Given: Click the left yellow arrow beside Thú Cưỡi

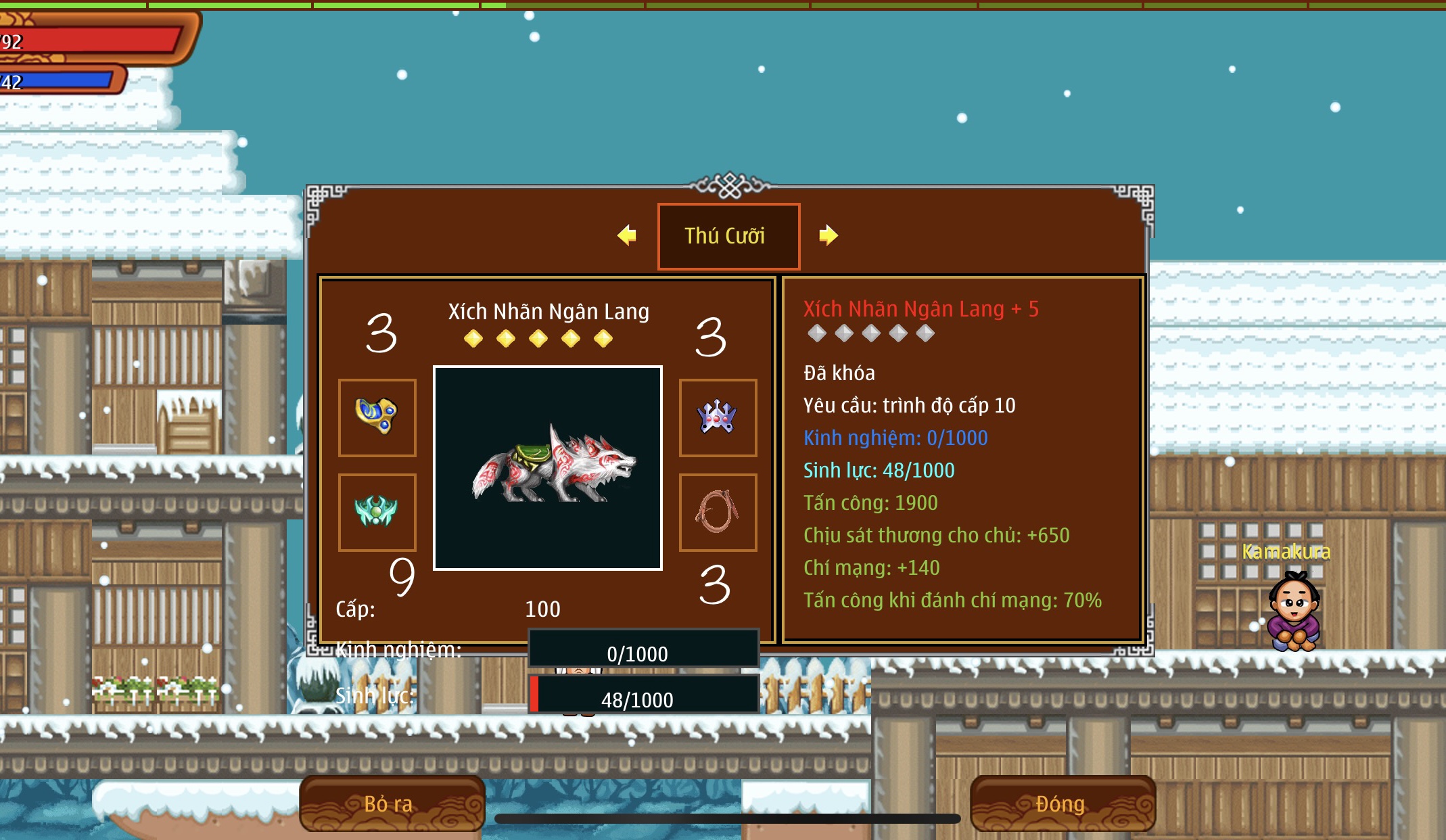Looking at the screenshot, I should pyautogui.click(x=627, y=235).
